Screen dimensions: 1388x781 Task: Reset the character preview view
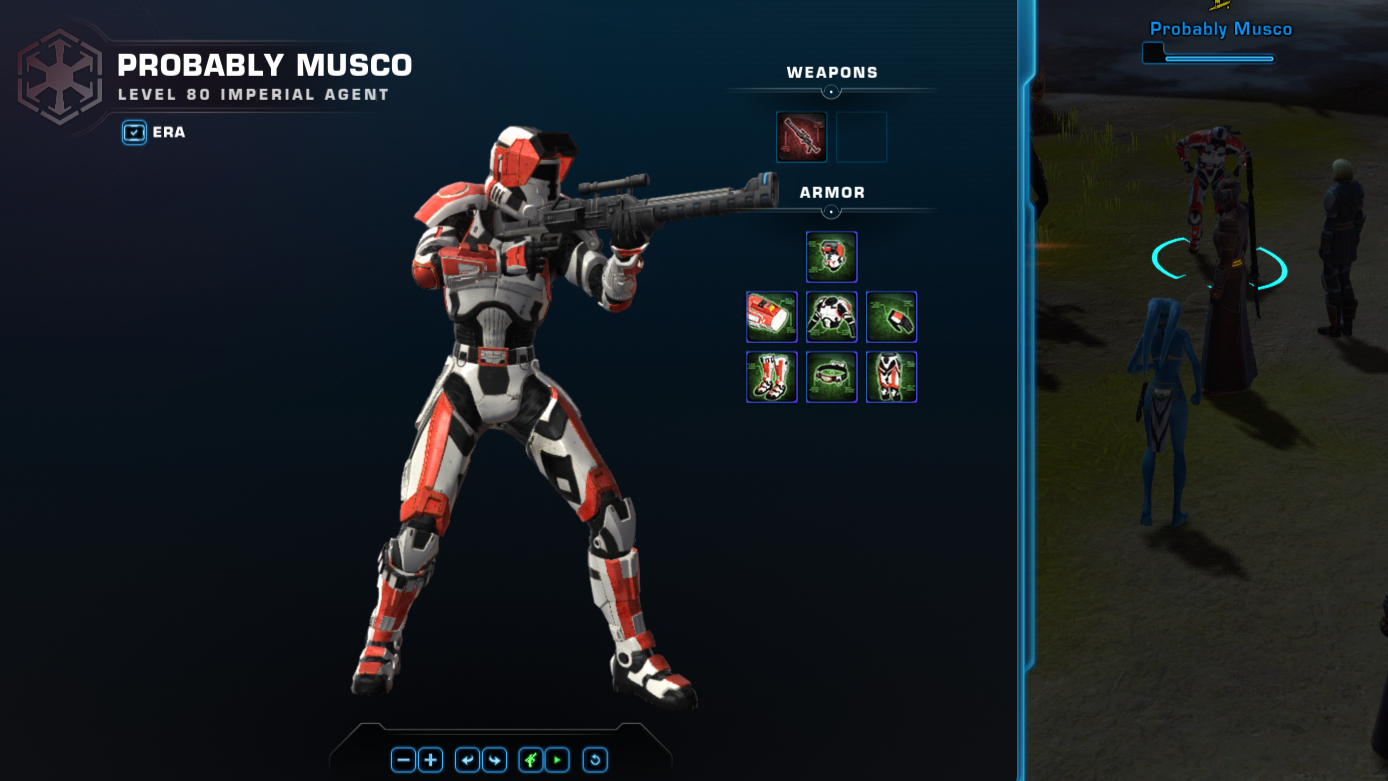[595, 760]
